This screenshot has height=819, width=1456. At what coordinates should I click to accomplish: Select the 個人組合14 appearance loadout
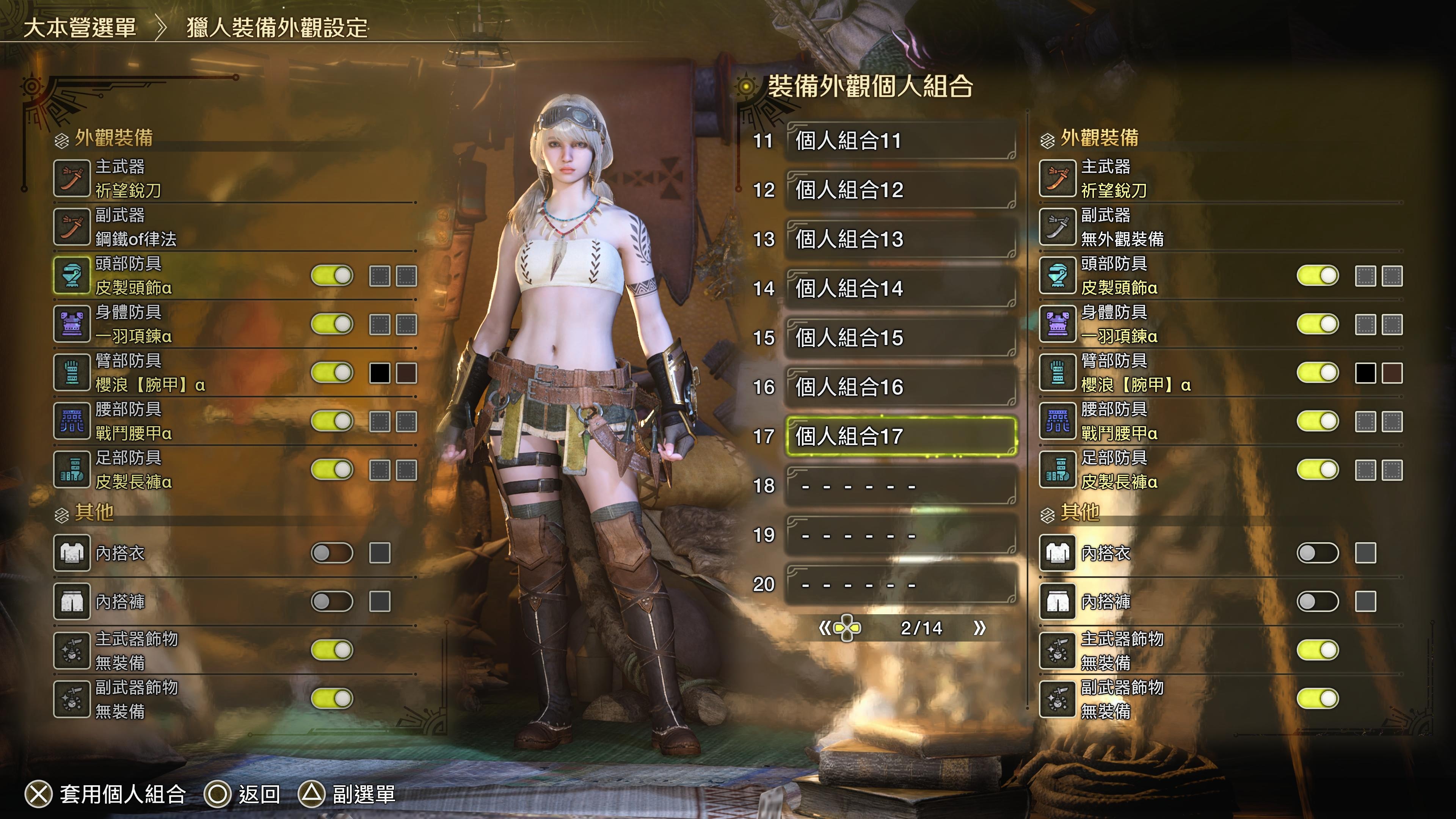(x=901, y=288)
